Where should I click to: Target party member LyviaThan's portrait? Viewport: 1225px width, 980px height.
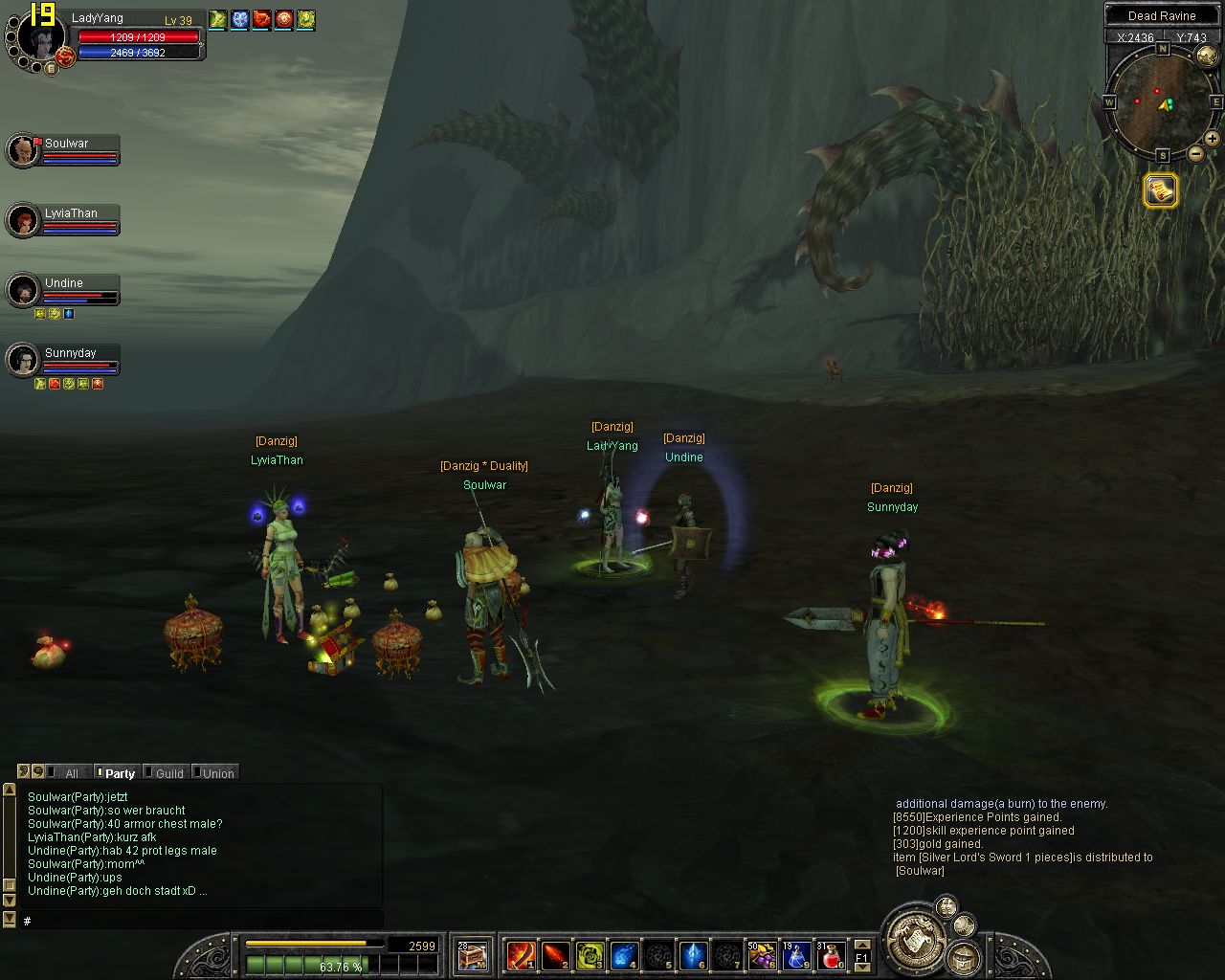pos(22,221)
